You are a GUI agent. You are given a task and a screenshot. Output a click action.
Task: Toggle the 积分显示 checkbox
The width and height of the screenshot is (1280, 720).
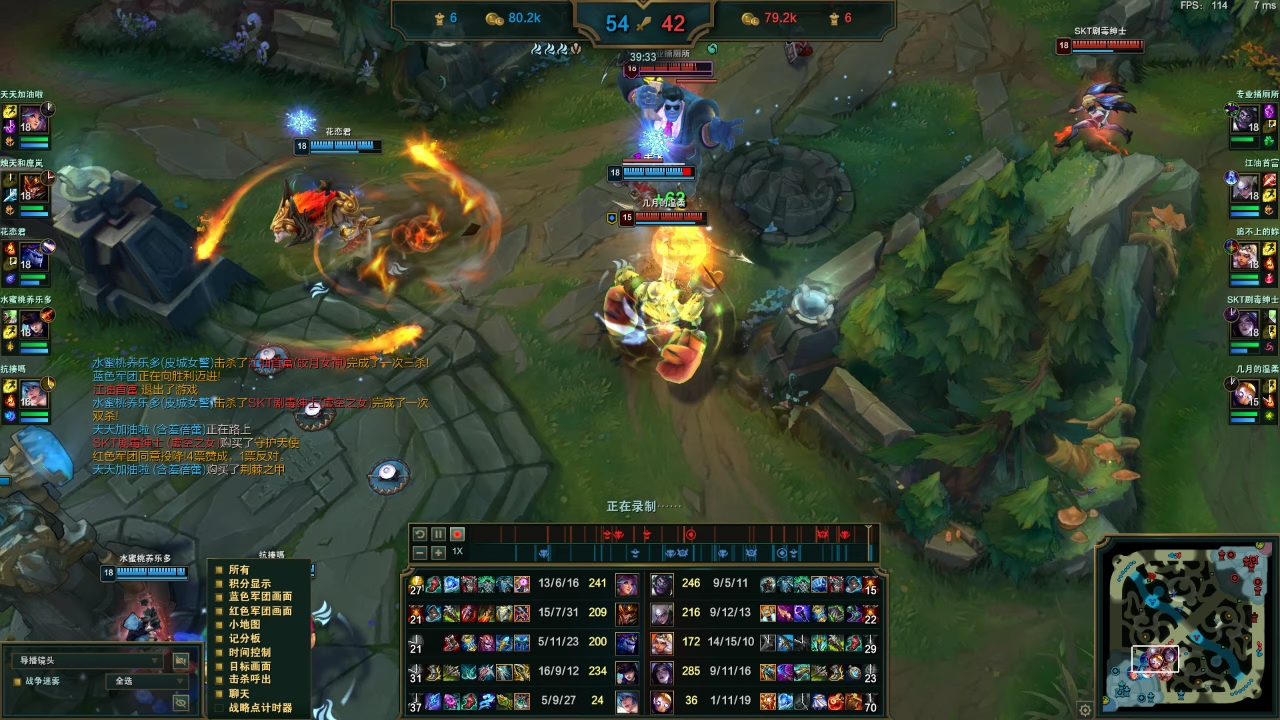pos(219,584)
